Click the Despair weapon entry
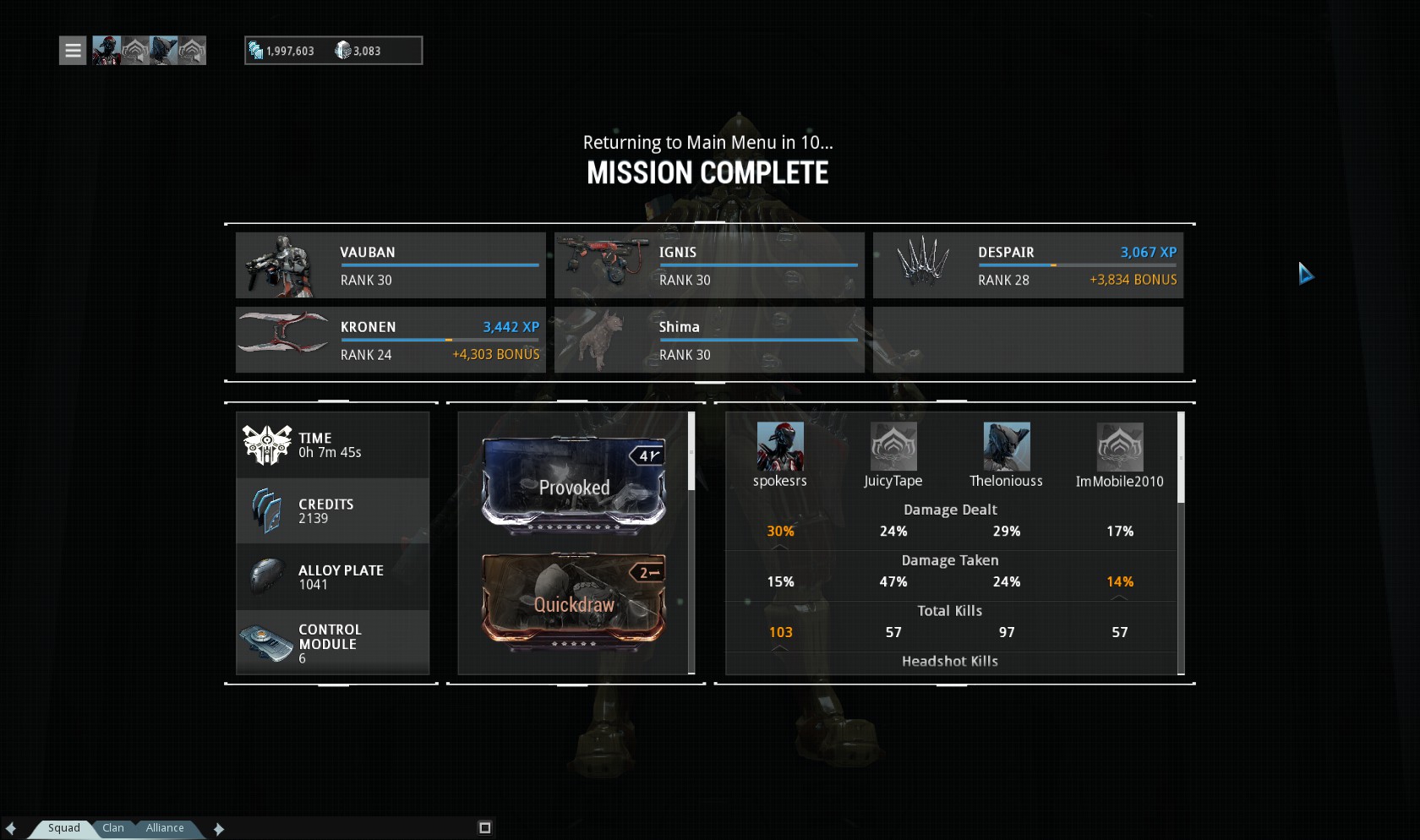This screenshot has width=1420, height=840. (x=1028, y=265)
